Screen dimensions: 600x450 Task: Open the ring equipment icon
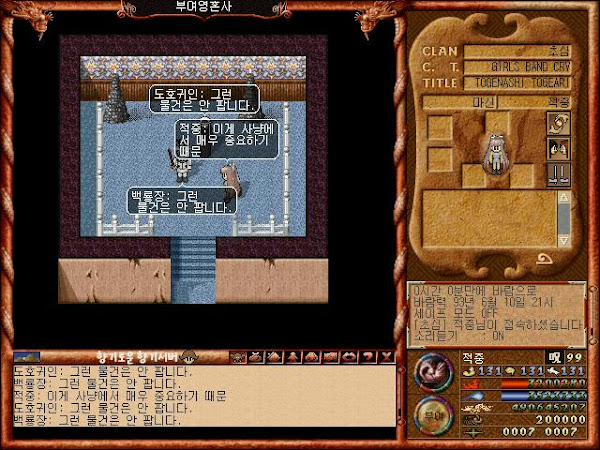pyautogui.click(x=559, y=123)
